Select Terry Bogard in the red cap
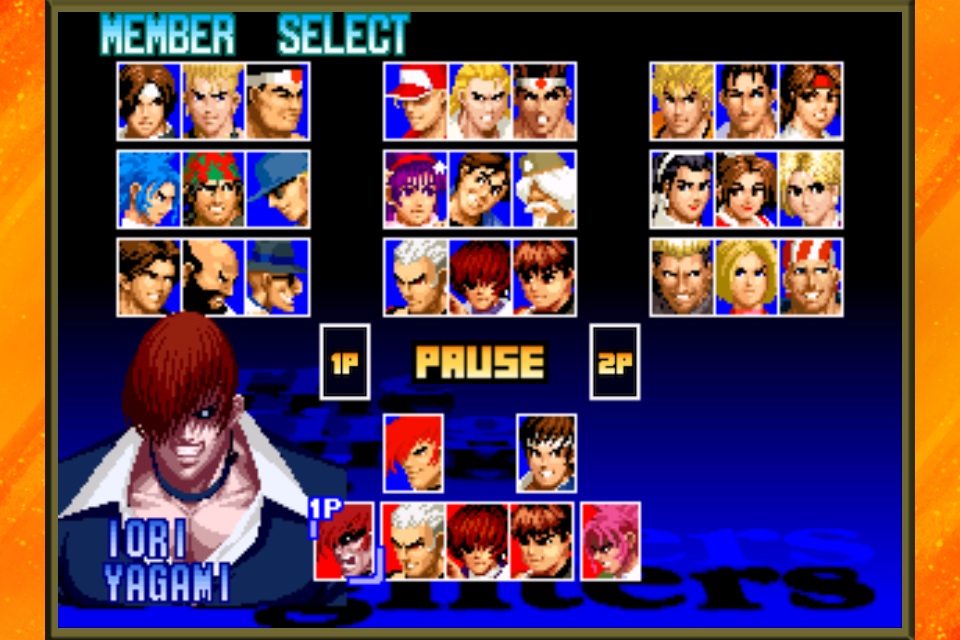The height and width of the screenshot is (640, 960). (x=416, y=101)
